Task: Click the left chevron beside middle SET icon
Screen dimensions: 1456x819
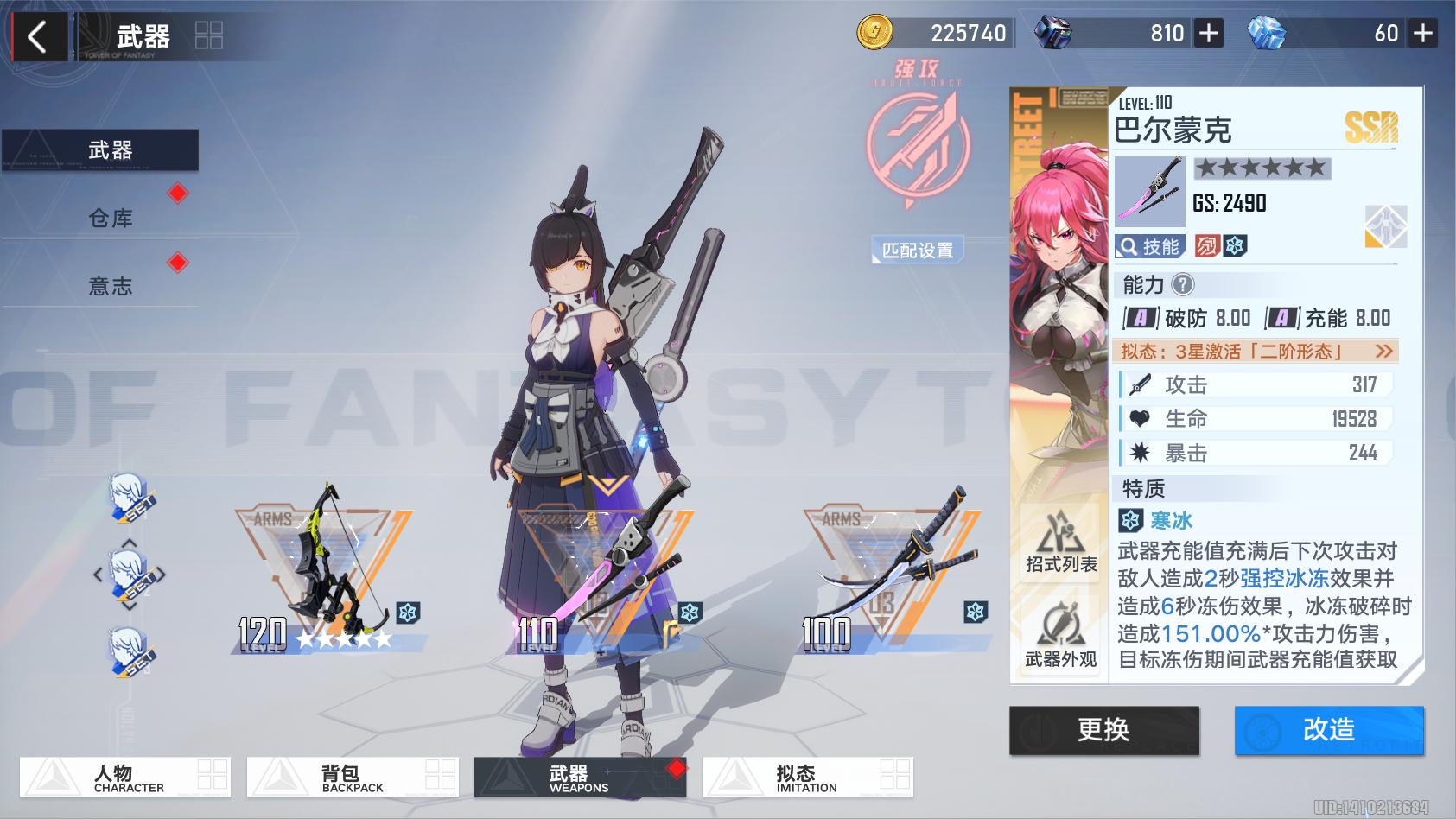Action: pos(98,575)
